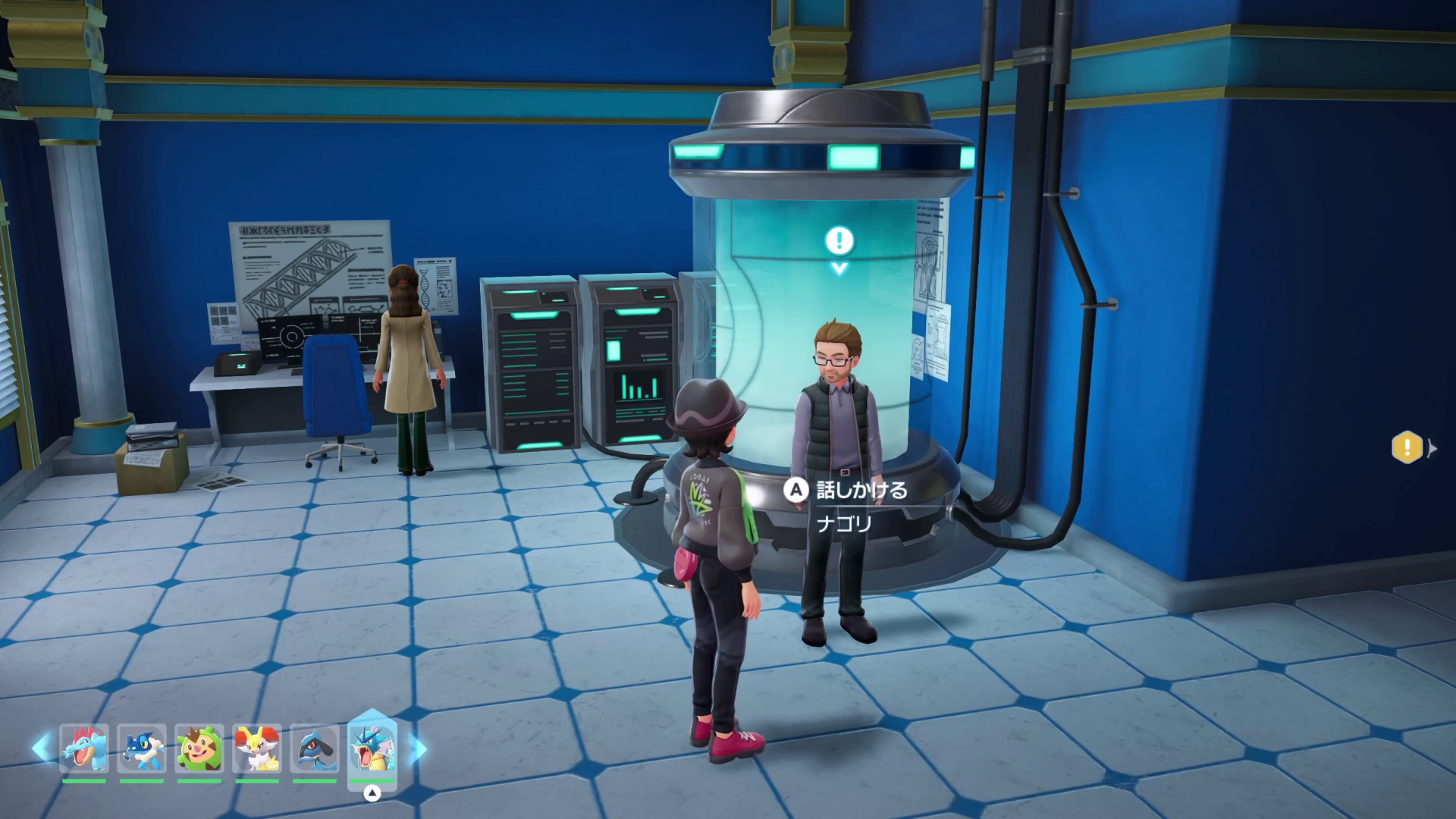Select Feraligatr in the party bar
Viewport: 1456px width, 819px height.
(x=84, y=749)
